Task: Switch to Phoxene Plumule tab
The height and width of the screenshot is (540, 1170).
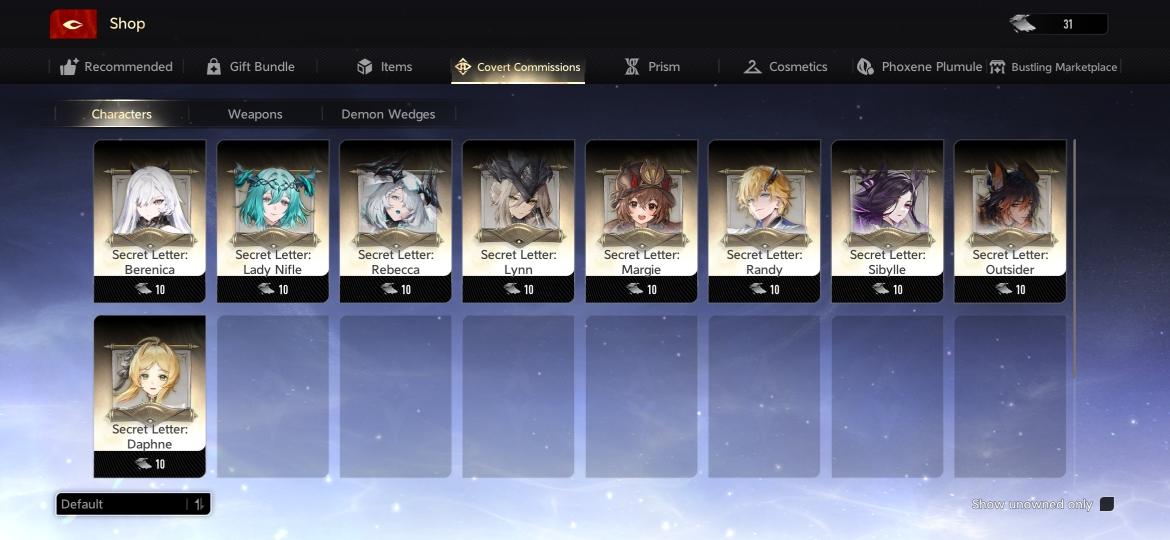Action: click(x=920, y=67)
